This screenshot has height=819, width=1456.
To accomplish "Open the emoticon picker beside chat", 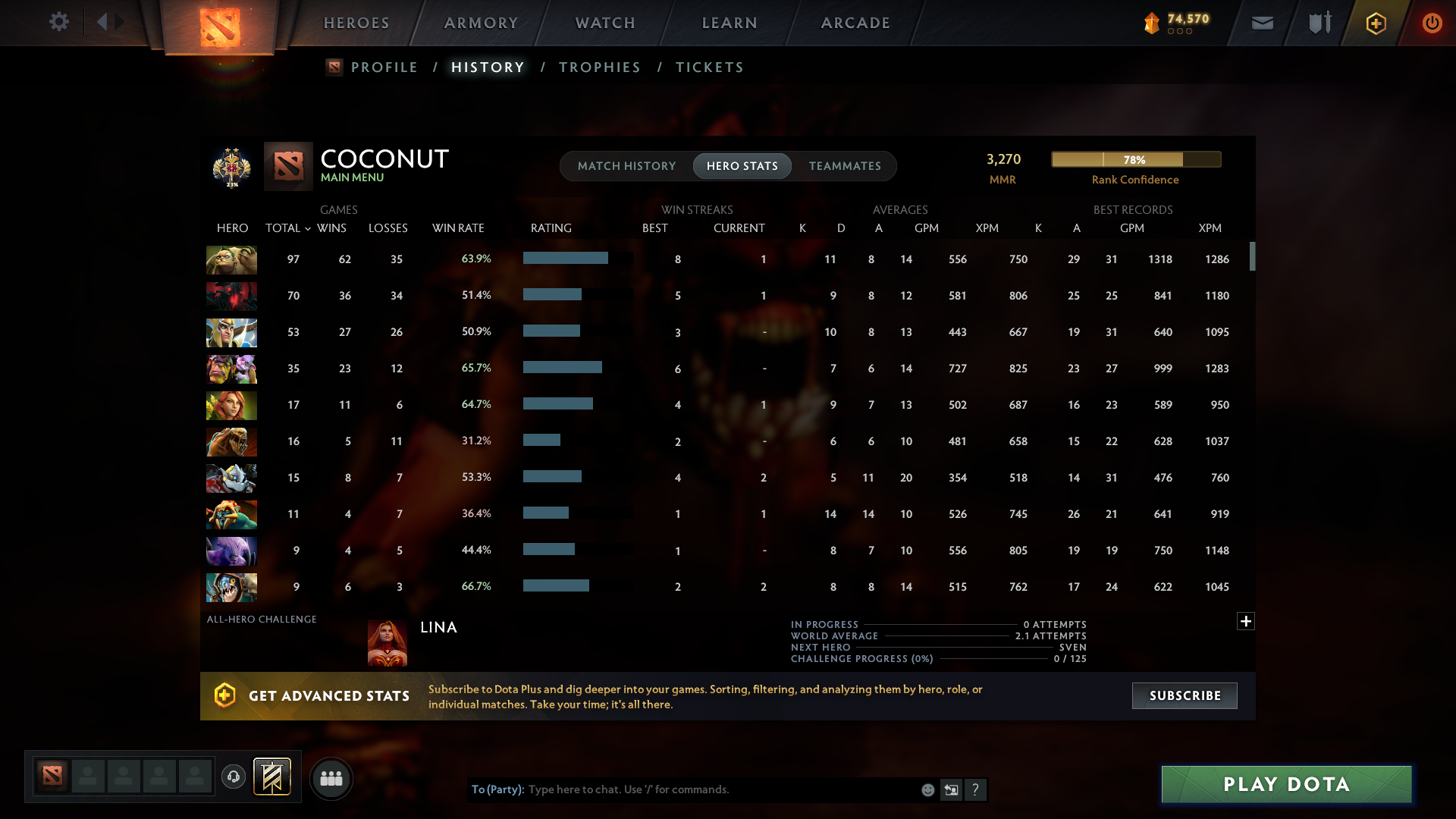I will tap(927, 789).
